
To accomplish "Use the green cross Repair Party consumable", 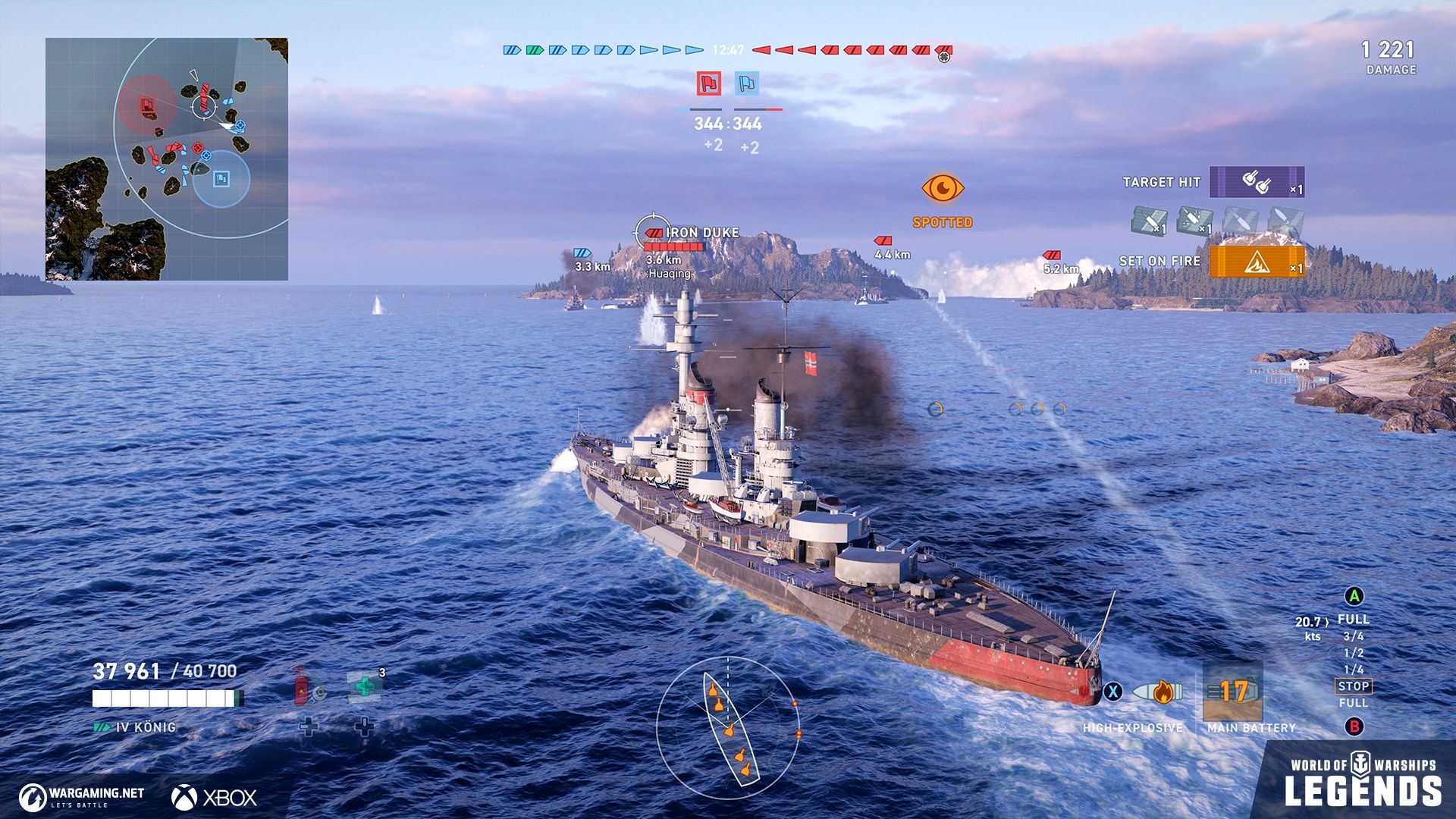I will tap(366, 686).
